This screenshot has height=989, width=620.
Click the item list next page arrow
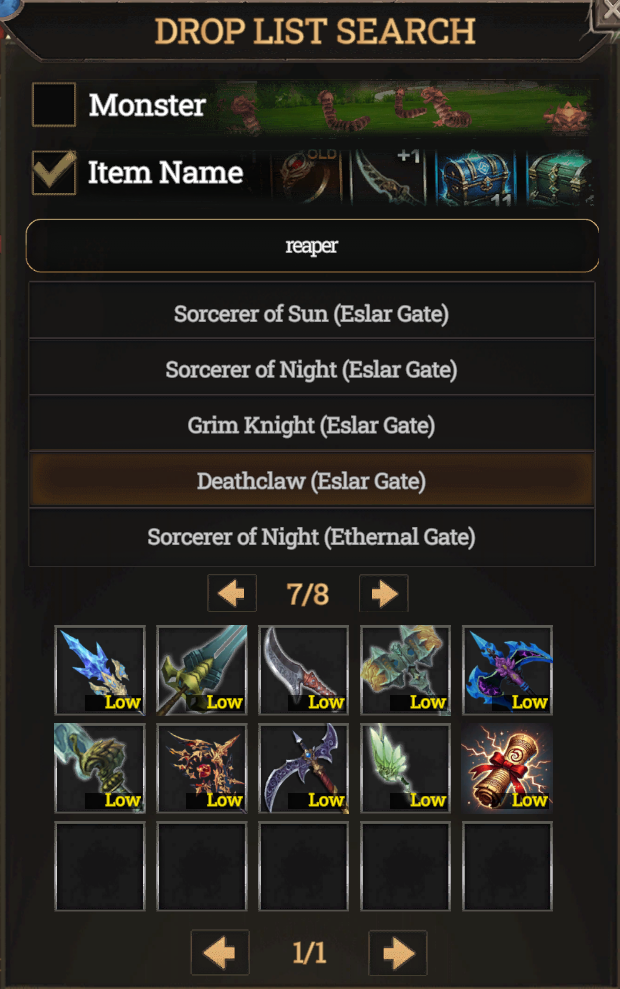point(397,952)
